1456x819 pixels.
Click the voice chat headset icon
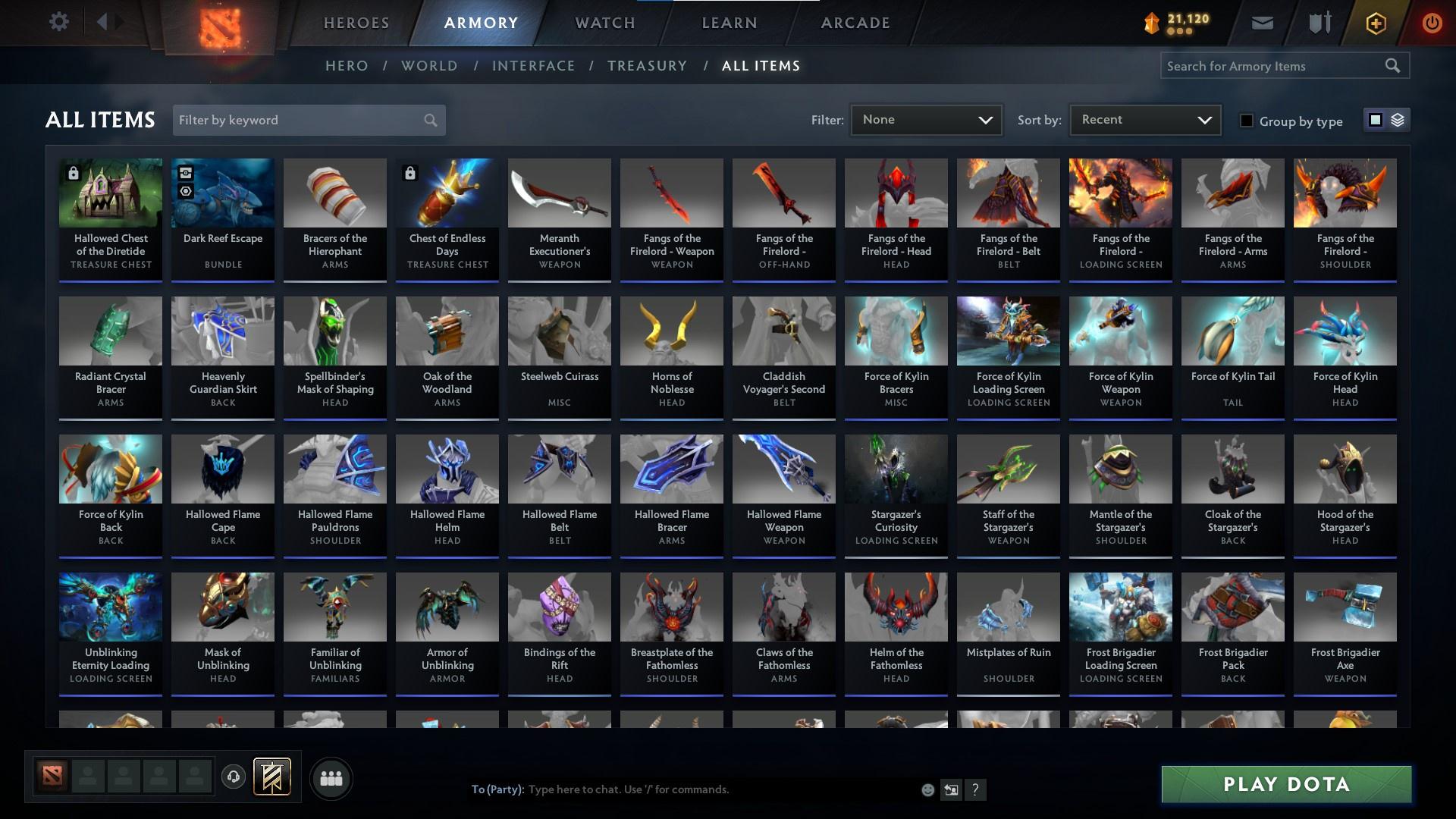click(x=234, y=777)
